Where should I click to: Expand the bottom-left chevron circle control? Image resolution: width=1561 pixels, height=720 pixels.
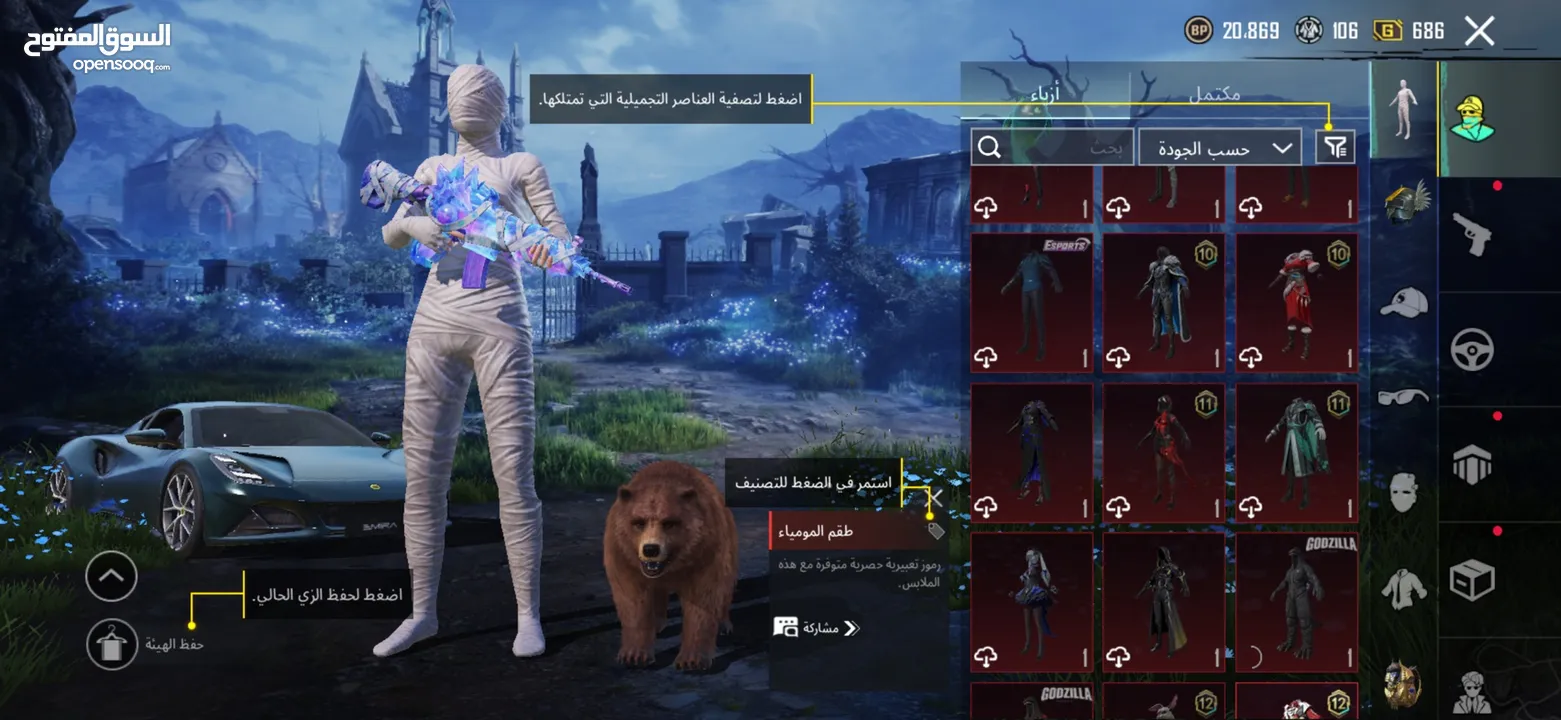point(110,577)
